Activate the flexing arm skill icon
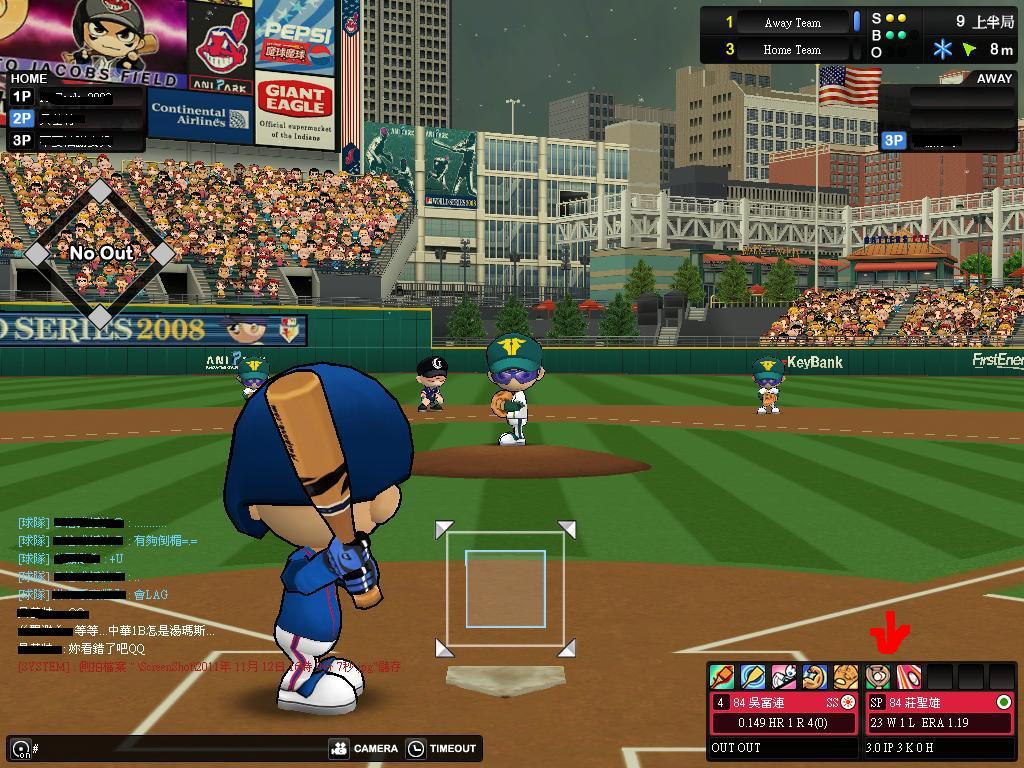1024x768 pixels. [815, 677]
